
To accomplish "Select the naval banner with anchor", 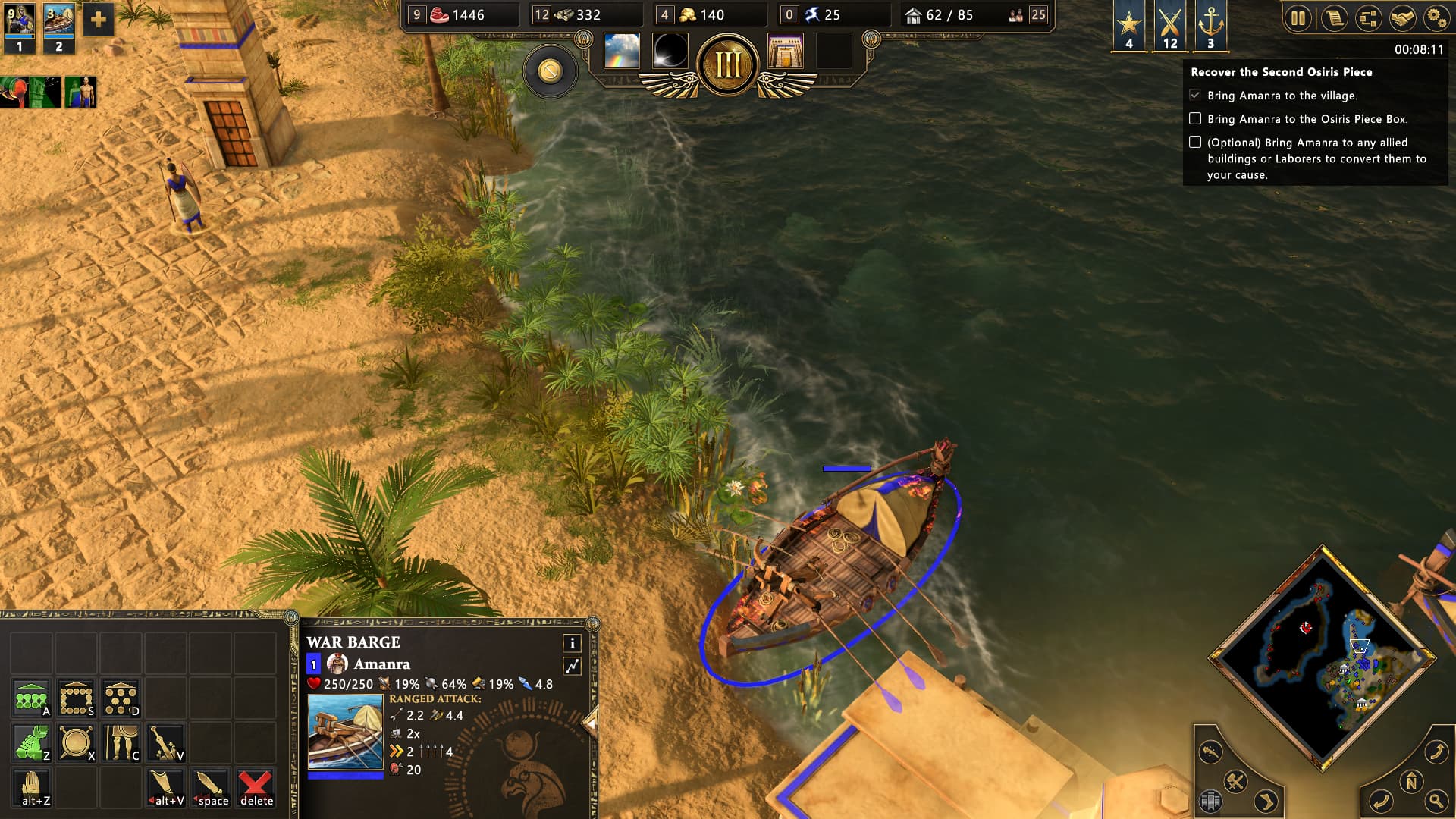I will pyautogui.click(x=1210, y=25).
